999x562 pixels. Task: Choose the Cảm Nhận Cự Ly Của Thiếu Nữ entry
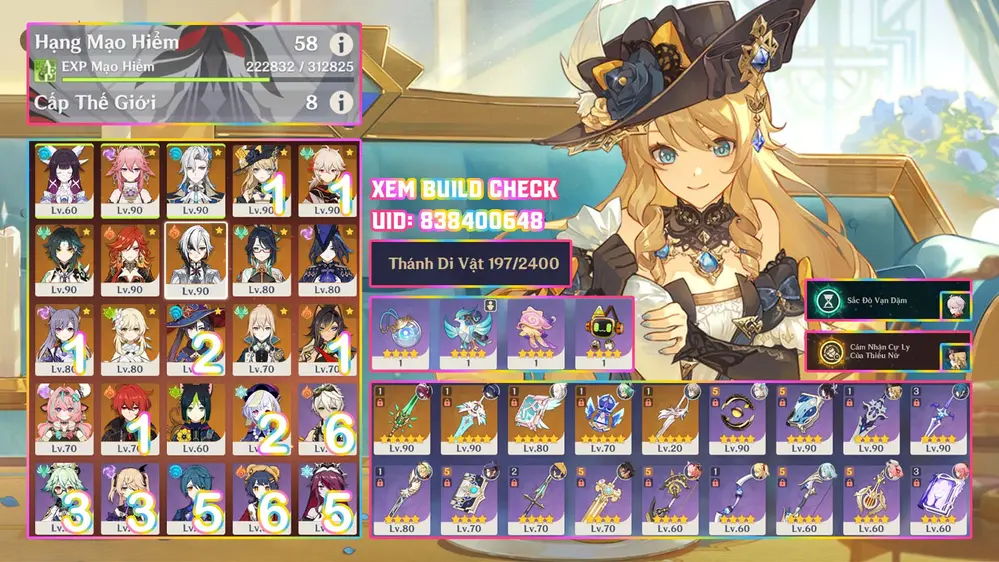click(x=887, y=352)
